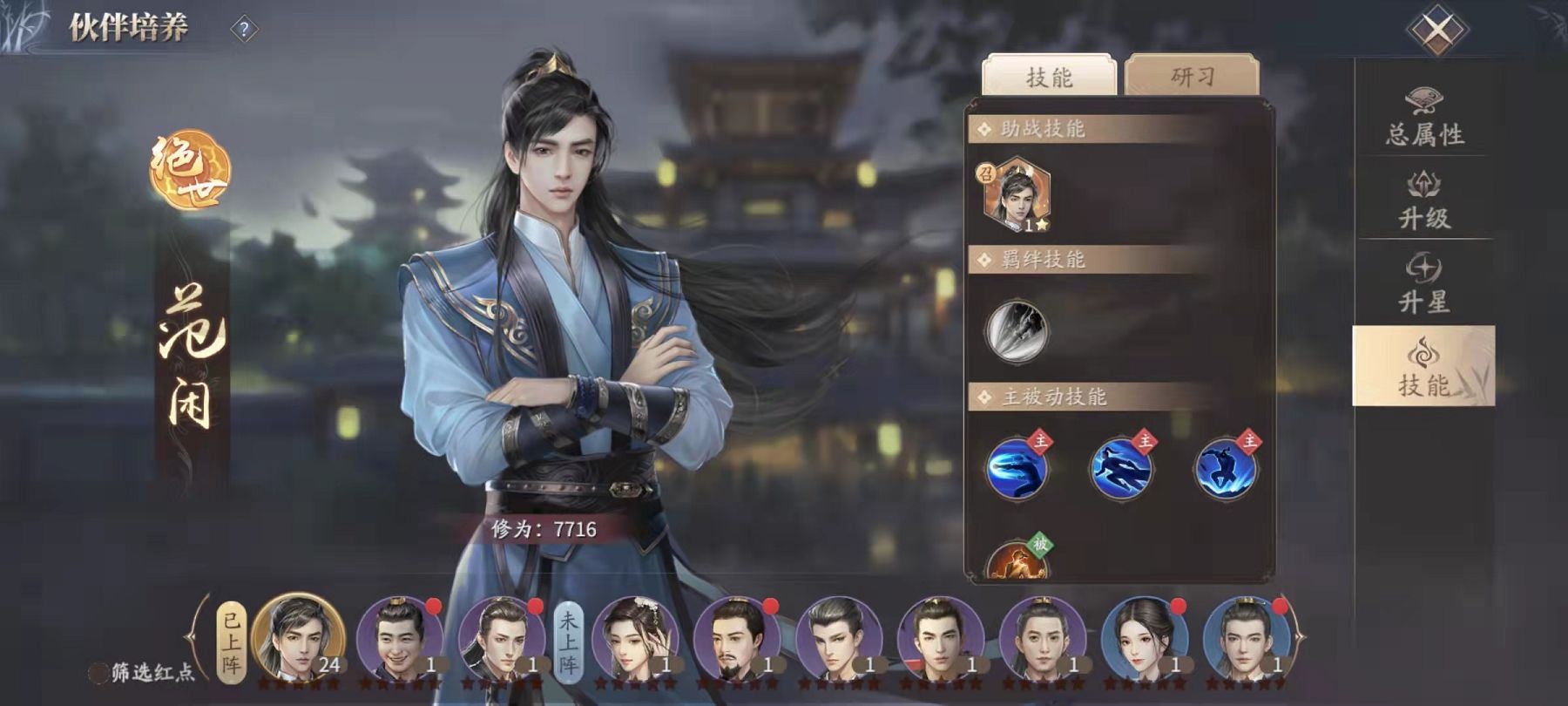Choose the bearded companion portrait
1568x706 pixels.
pos(737,639)
